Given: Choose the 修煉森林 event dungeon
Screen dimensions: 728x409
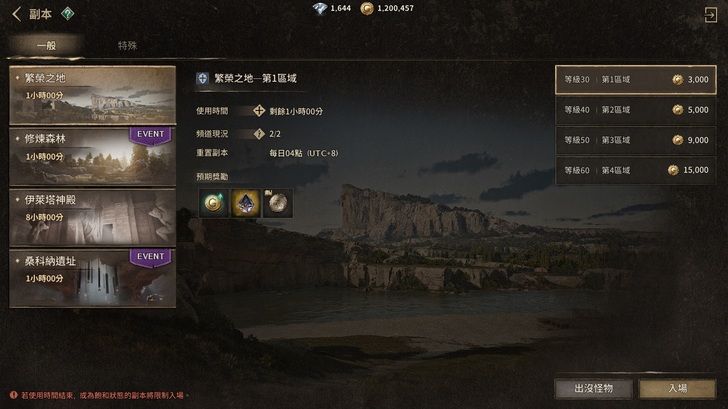Looking at the screenshot, I should (92, 153).
